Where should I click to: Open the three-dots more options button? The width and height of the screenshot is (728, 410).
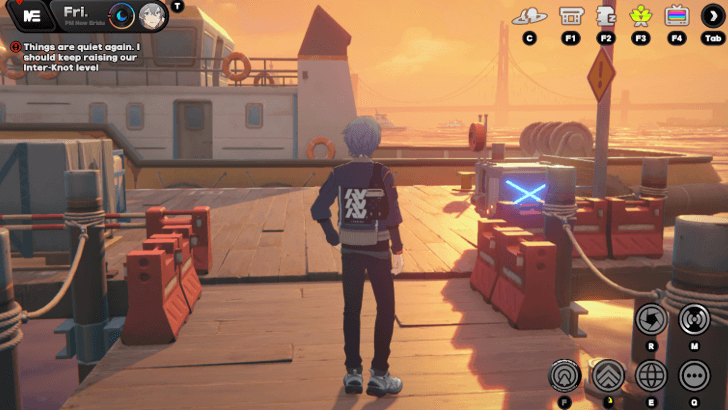[x=694, y=376]
